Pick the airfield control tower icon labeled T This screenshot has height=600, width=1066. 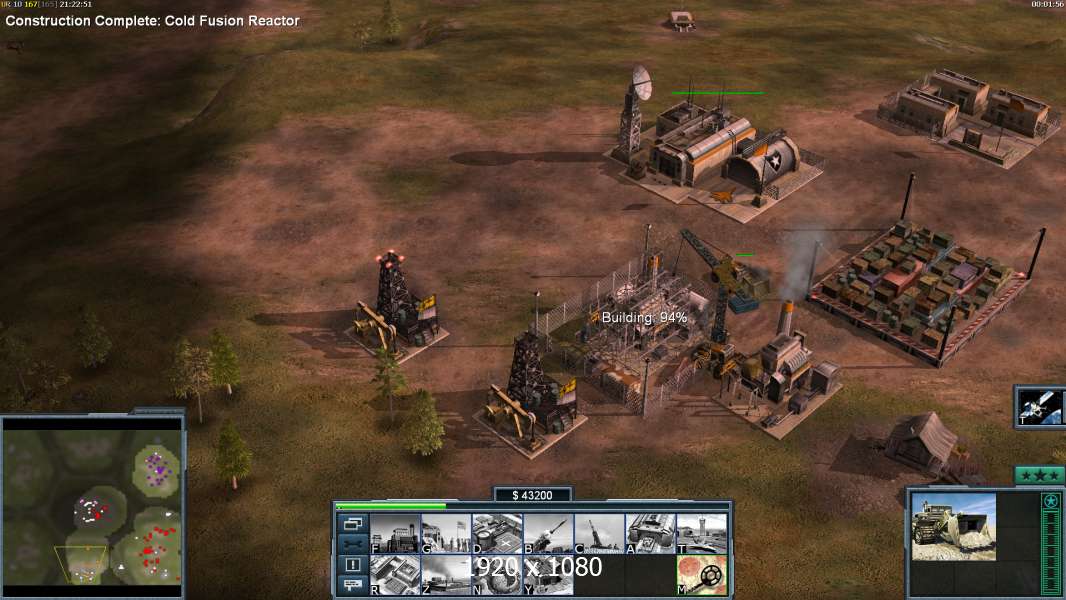click(x=701, y=533)
